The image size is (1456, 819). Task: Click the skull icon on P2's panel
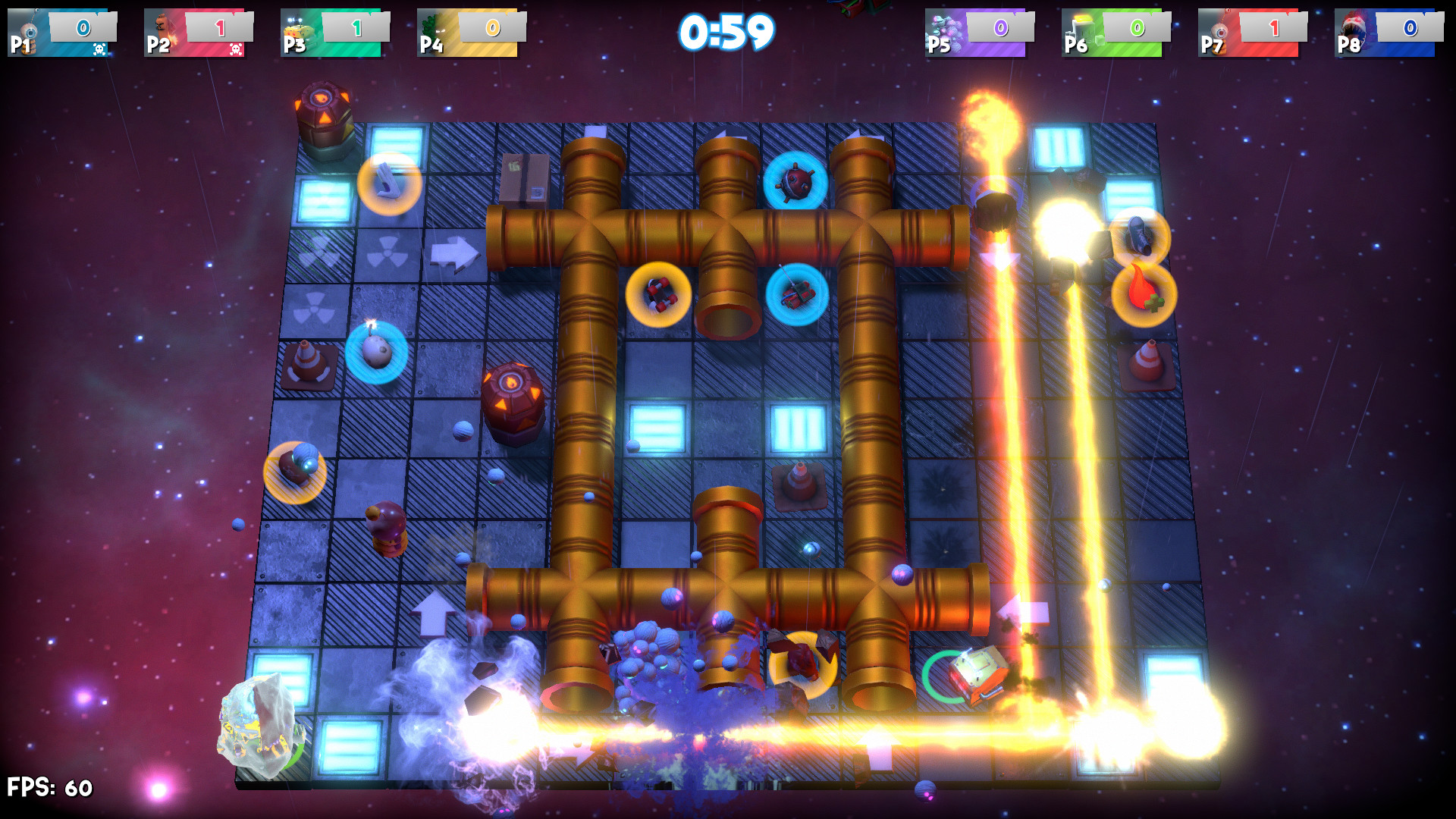pos(237,48)
